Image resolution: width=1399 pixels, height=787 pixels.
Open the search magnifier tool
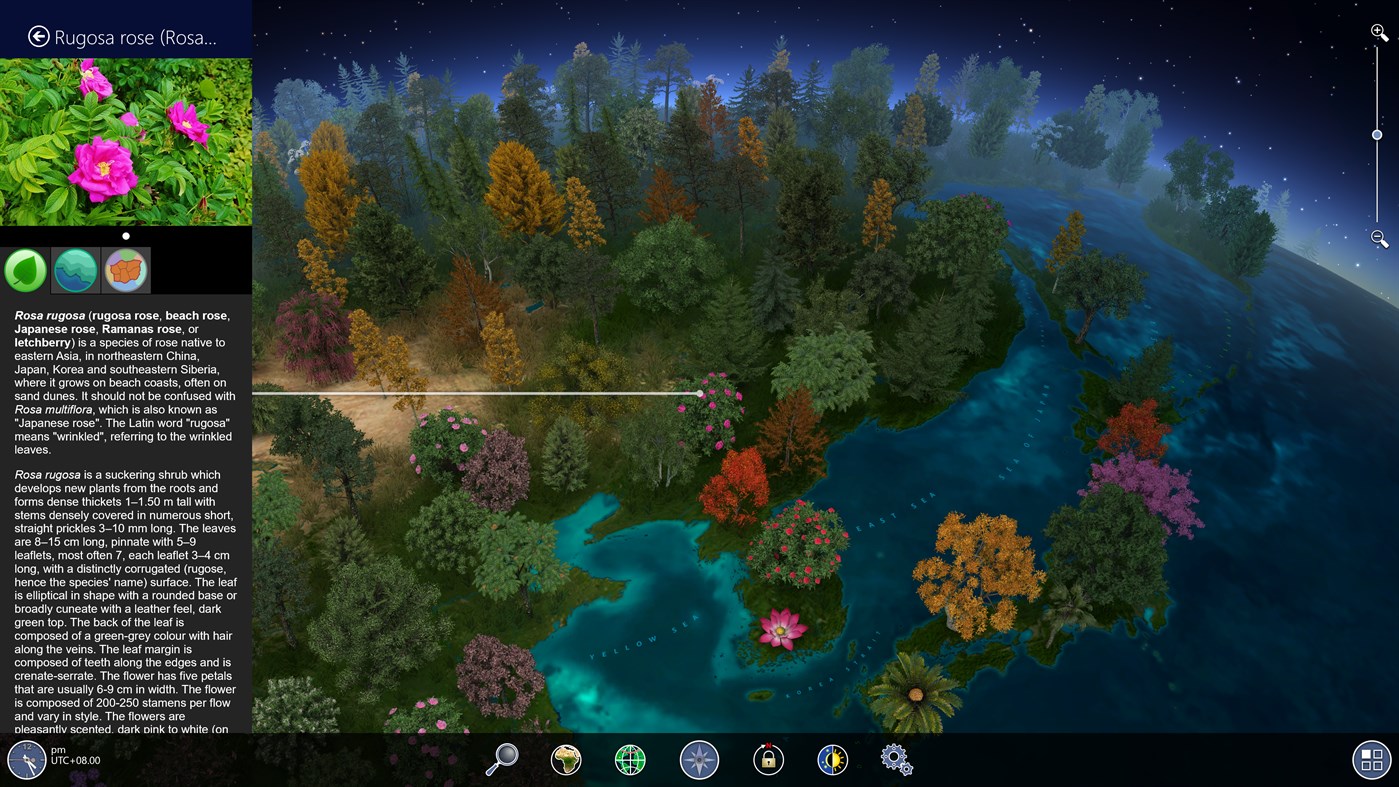coord(502,758)
